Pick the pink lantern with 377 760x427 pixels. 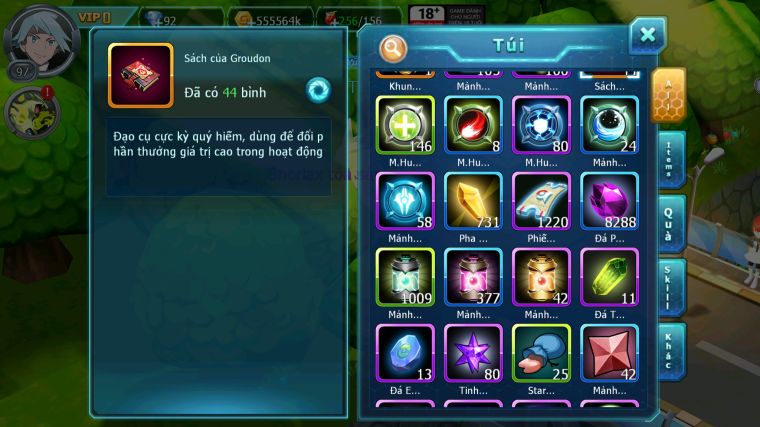pyautogui.click(x=473, y=278)
